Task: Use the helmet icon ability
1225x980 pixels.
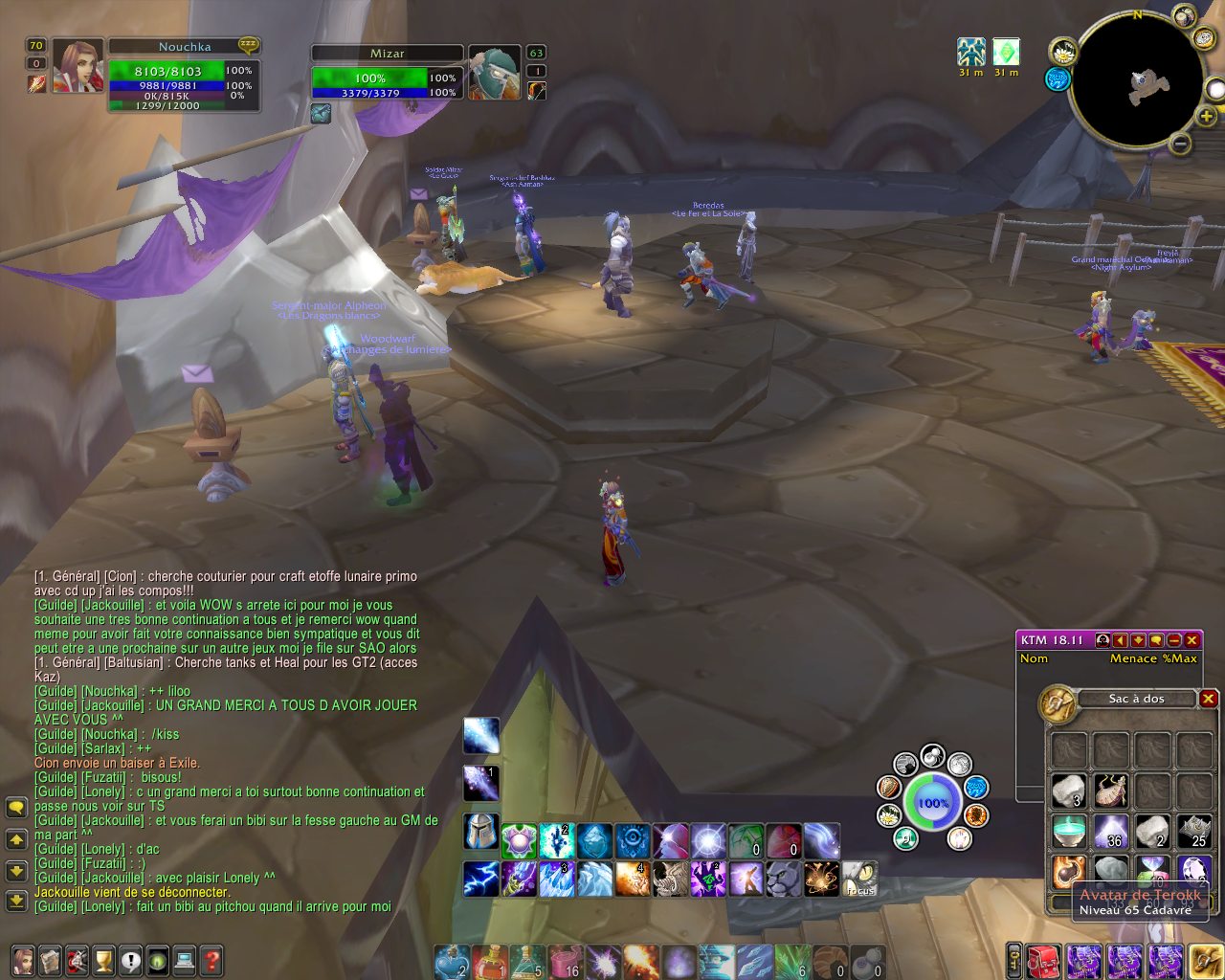Action: point(481,831)
